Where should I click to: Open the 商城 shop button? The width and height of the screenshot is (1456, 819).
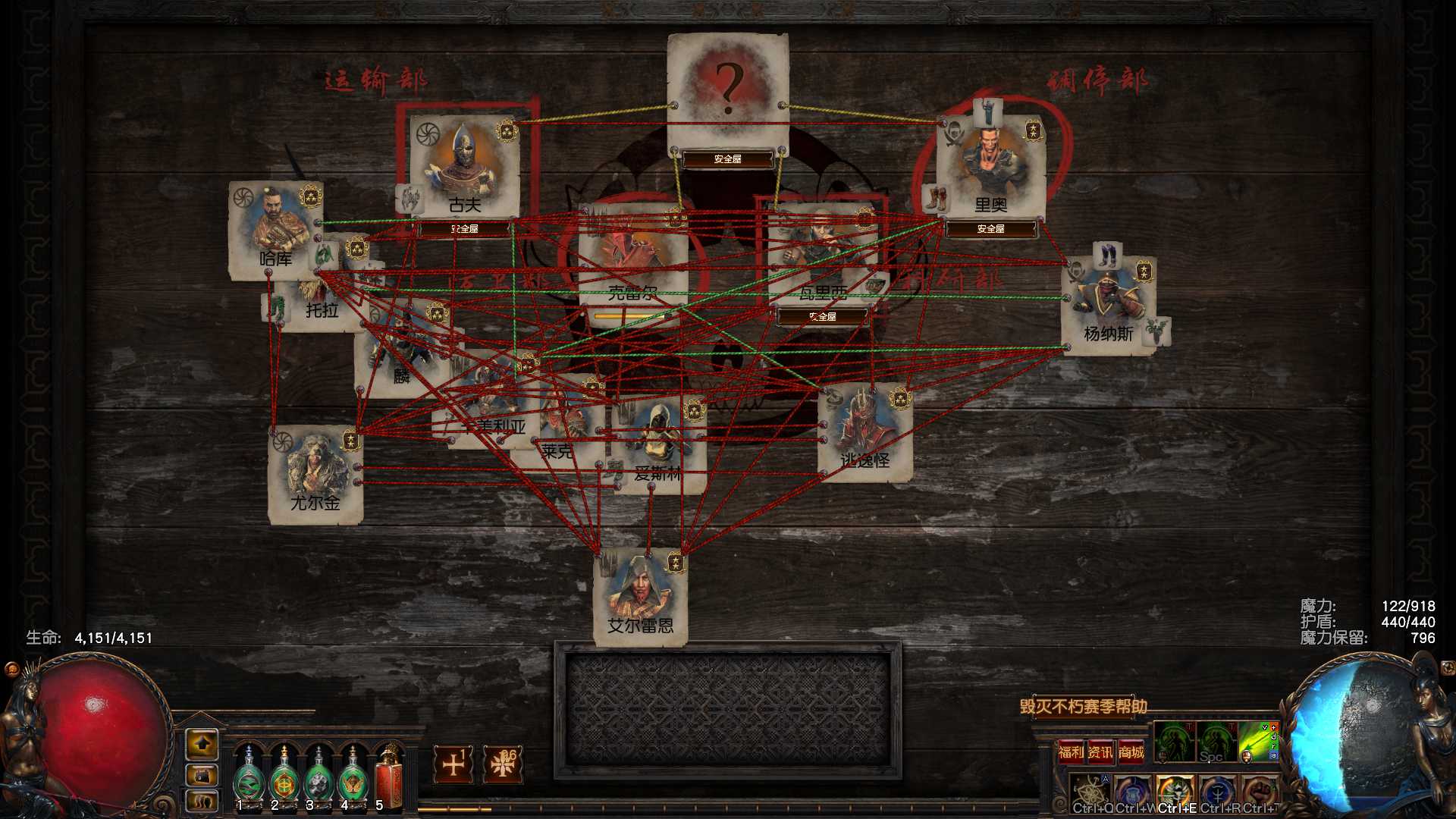coord(1131,752)
